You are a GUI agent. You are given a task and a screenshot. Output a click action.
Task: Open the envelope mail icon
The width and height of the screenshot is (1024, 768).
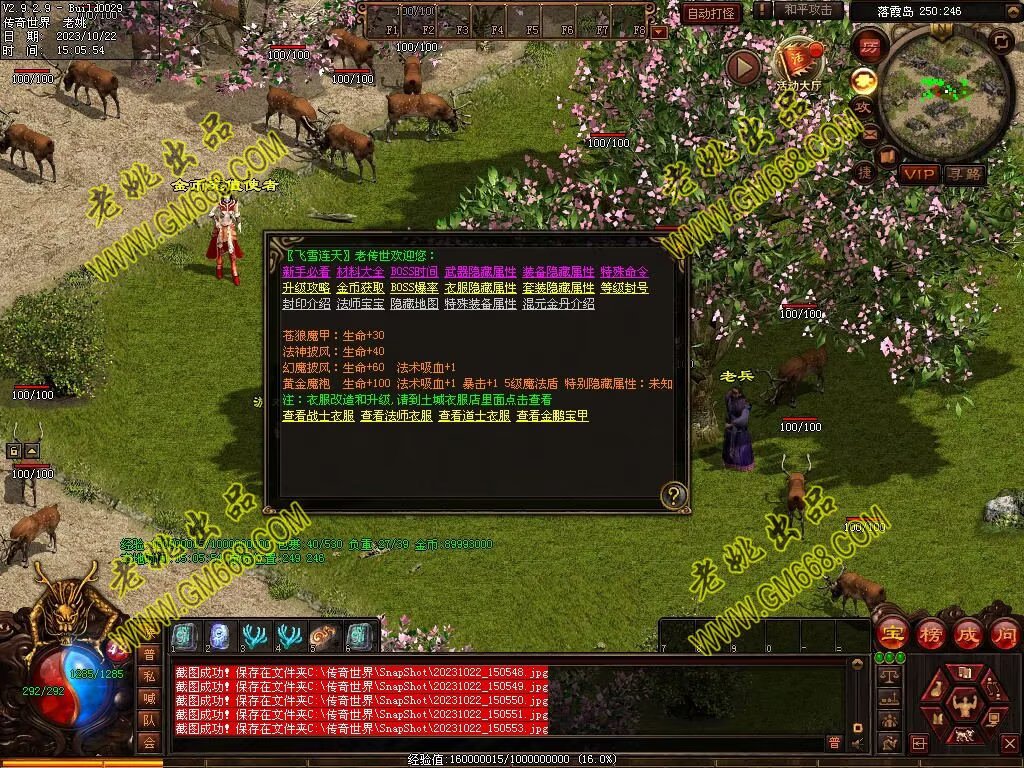[x=868, y=133]
